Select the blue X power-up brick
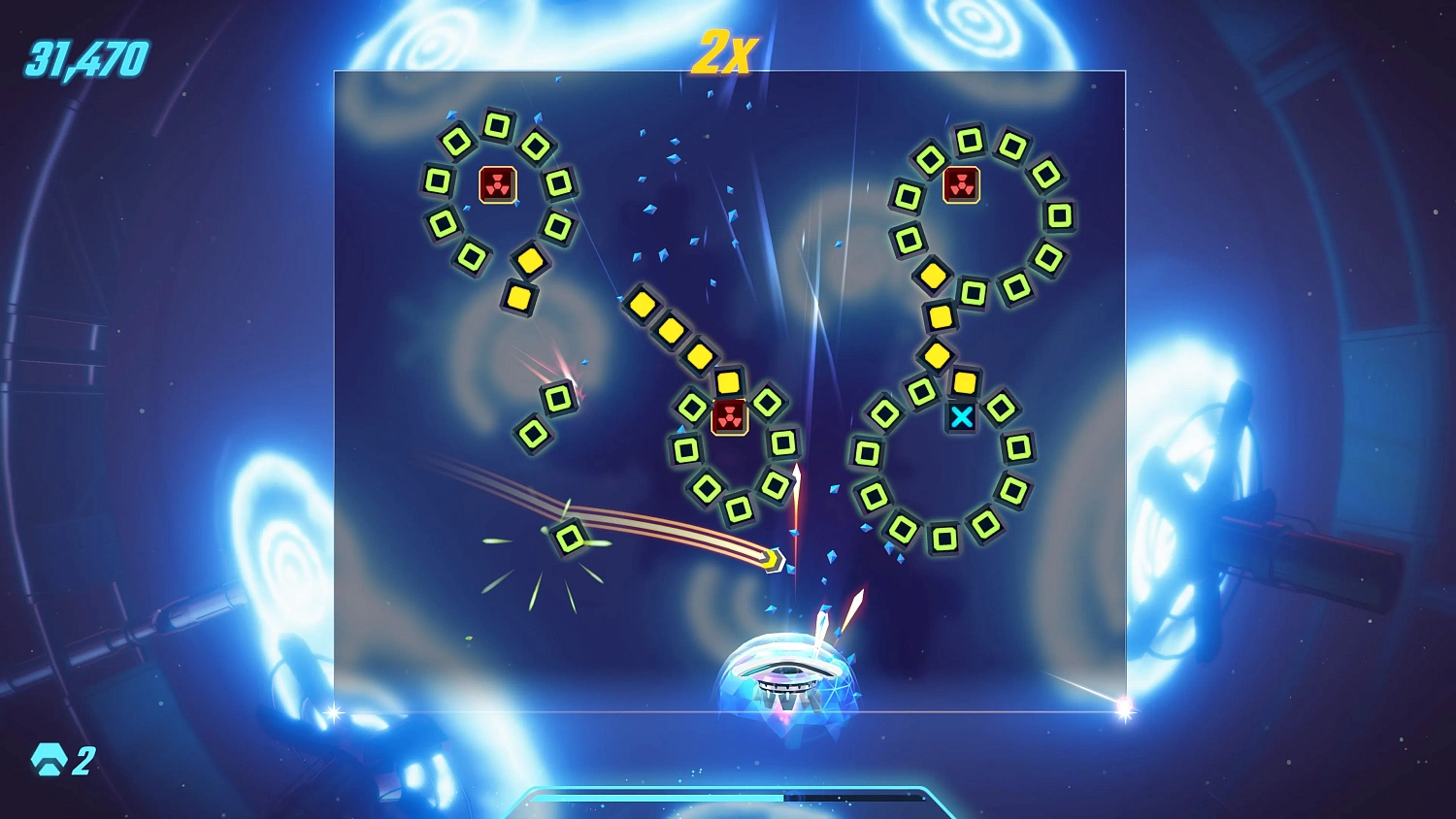This screenshot has width=1456, height=819. (x=962, y=418)
